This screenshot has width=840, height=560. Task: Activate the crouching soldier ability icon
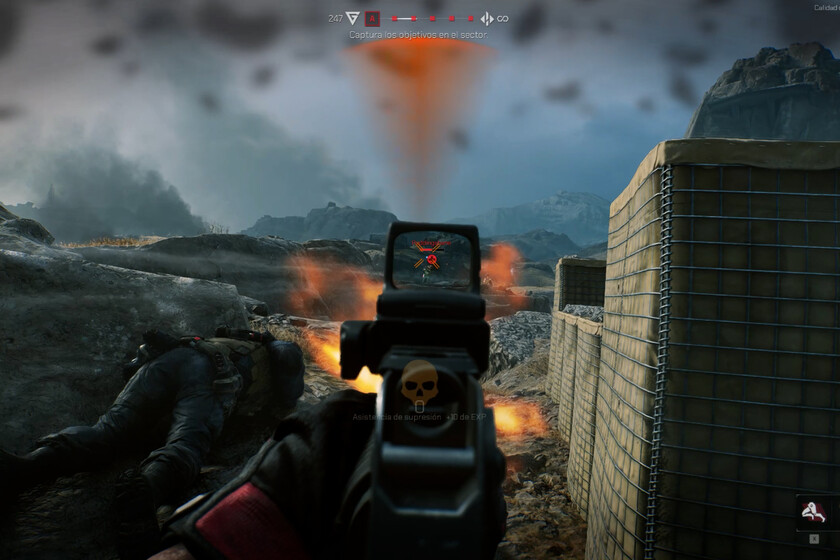coord(812,513)
